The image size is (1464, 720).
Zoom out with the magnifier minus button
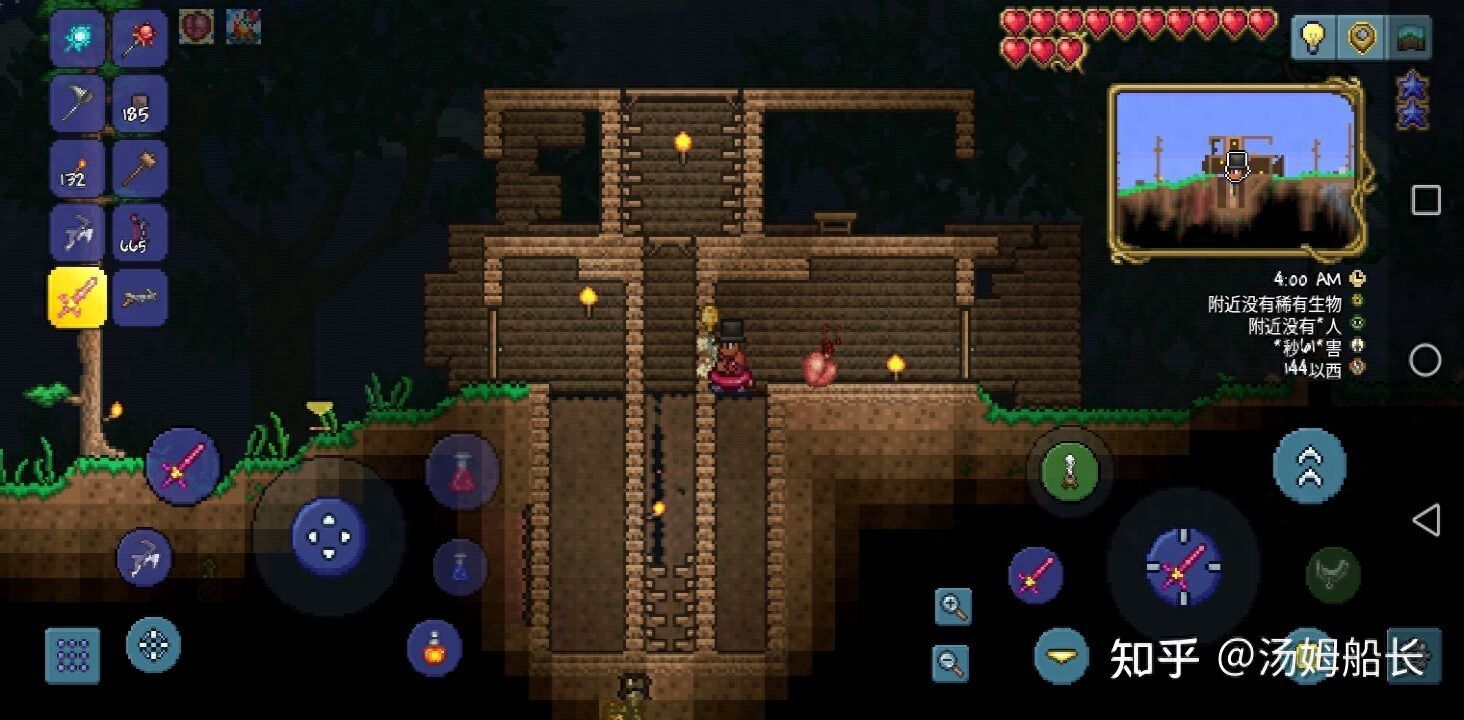coord(951,661)
